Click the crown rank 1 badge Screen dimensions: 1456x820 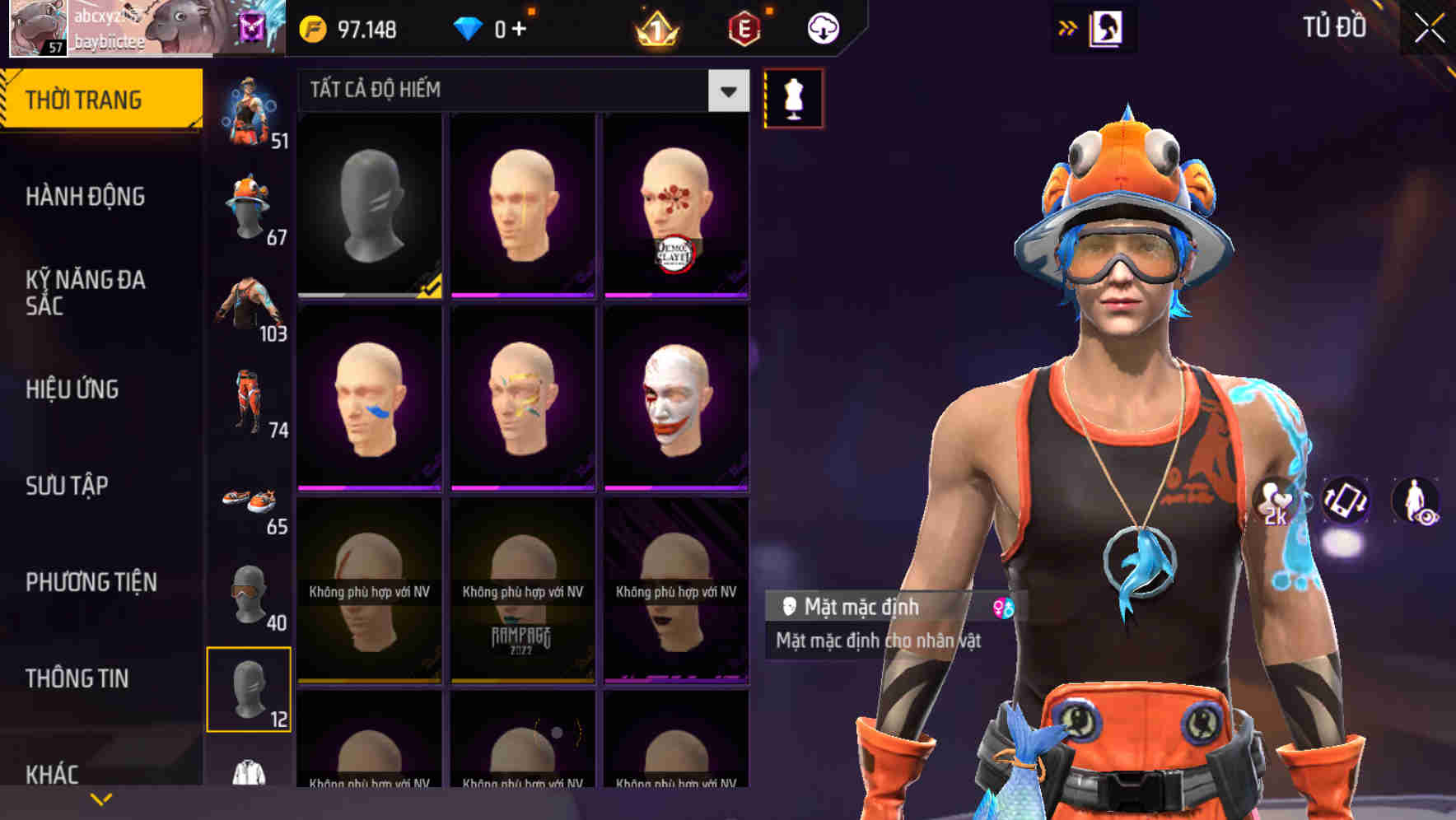(656, 27)
